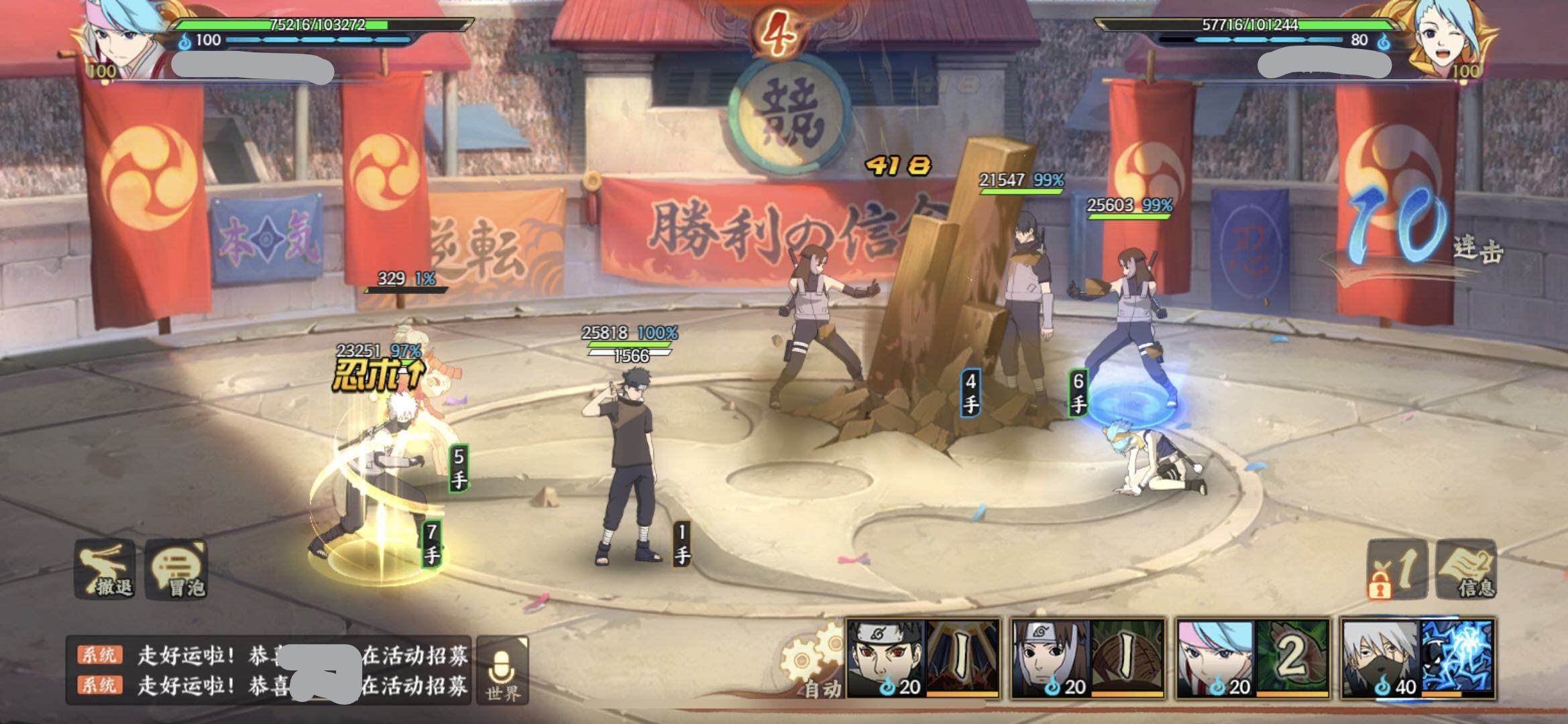Tap the 世界 voice chat microphone
The image size is (1568, 724).
(502, 670)
